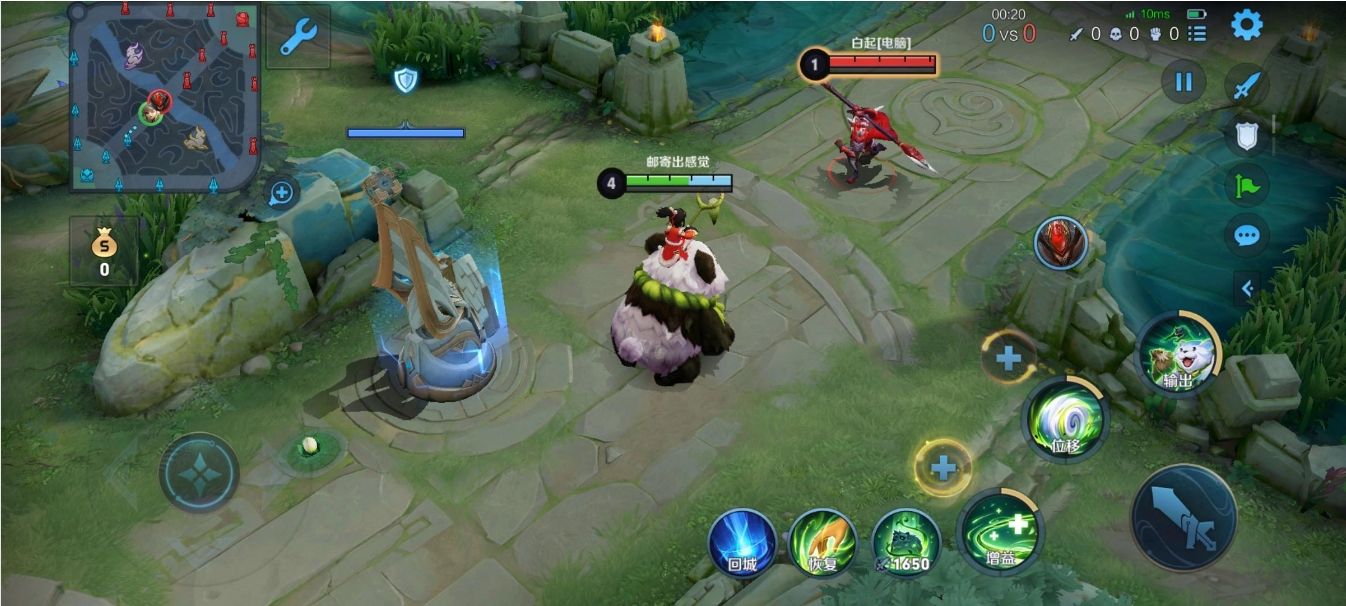Cast the 位移 dash ability
The height and width of the screenshot is (606, 1346).
pyautogui.click(x=1066, y=420)
